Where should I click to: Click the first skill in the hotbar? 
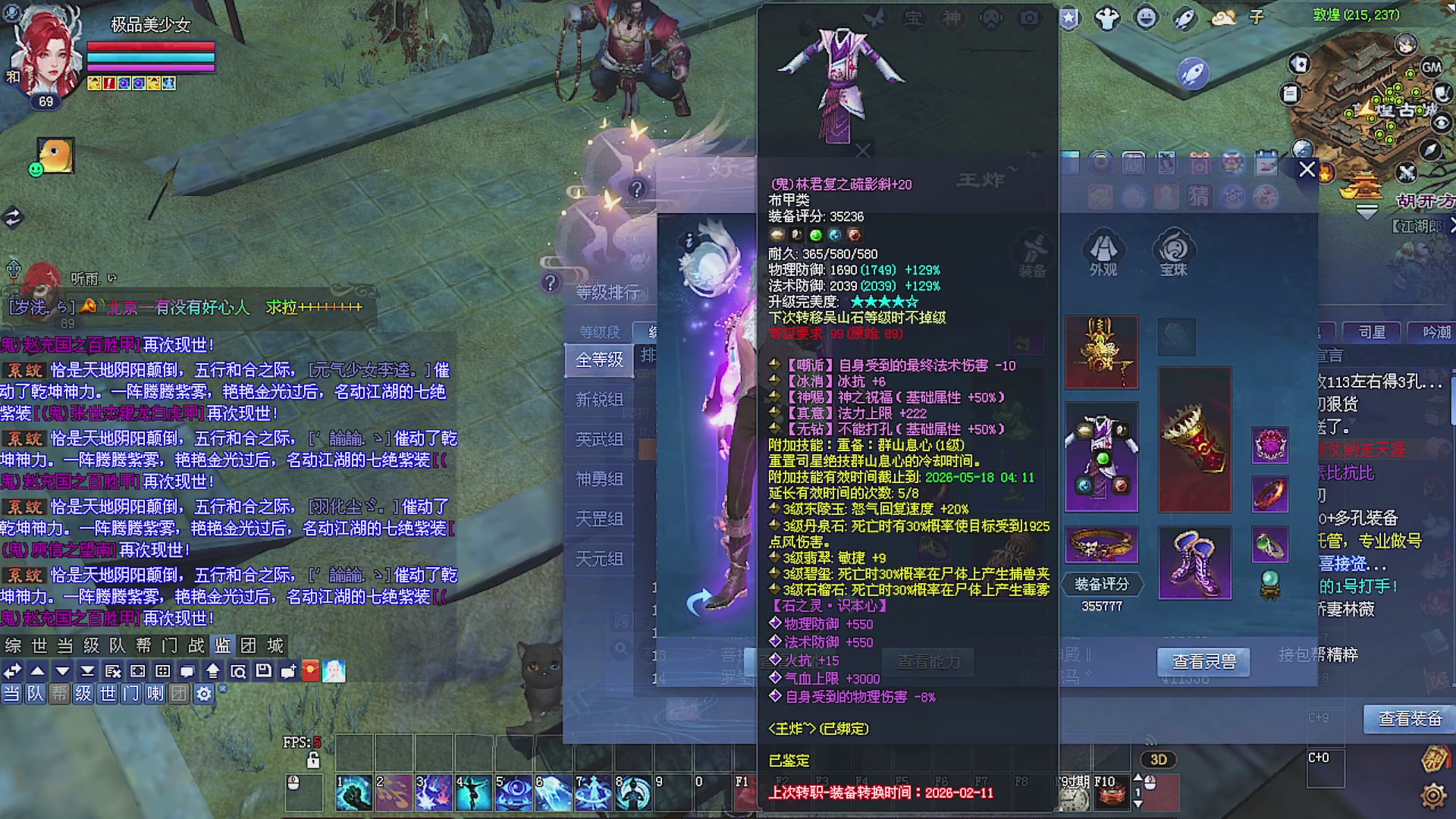coord(353,791)
